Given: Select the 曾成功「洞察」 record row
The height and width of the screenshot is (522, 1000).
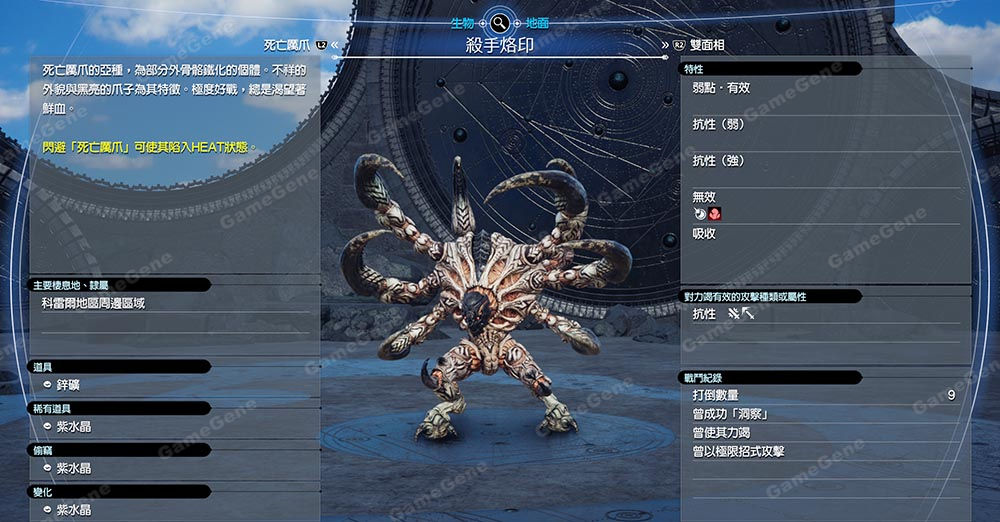Looking at the screenshot, I should (824, 414).
